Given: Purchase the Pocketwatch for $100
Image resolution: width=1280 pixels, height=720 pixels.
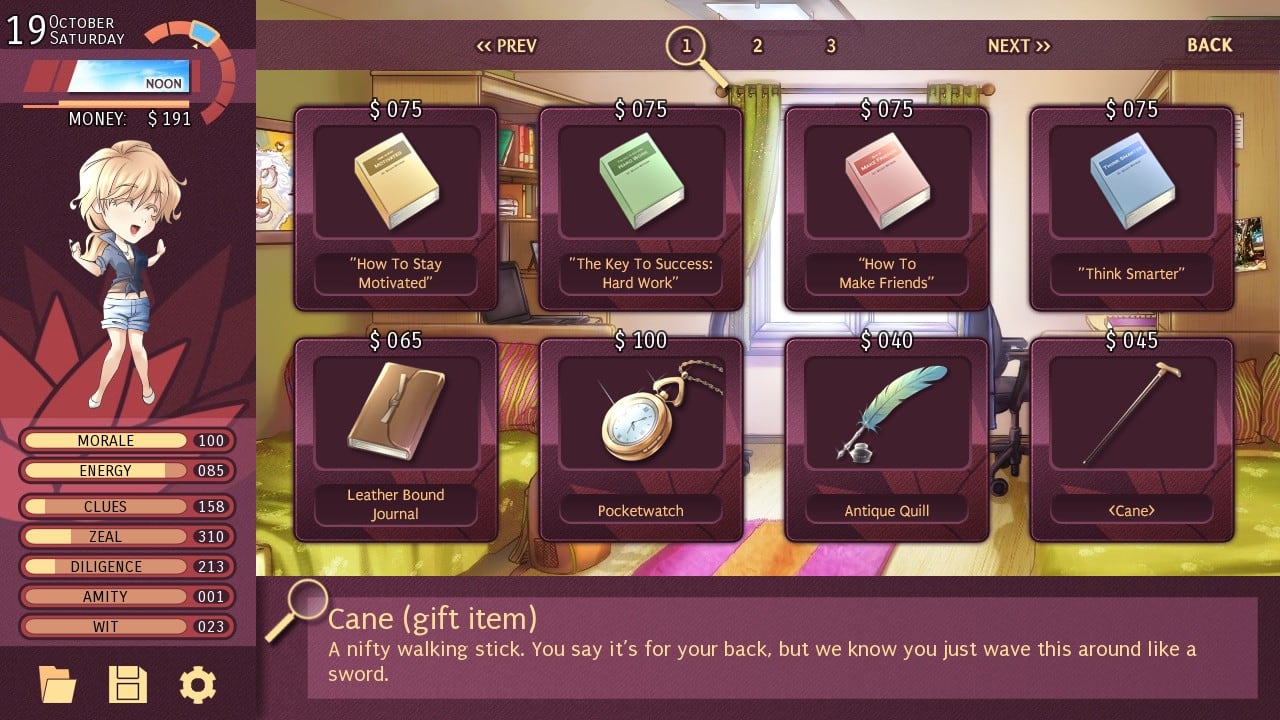Looking at the screenshot, I should pos(641,439).
